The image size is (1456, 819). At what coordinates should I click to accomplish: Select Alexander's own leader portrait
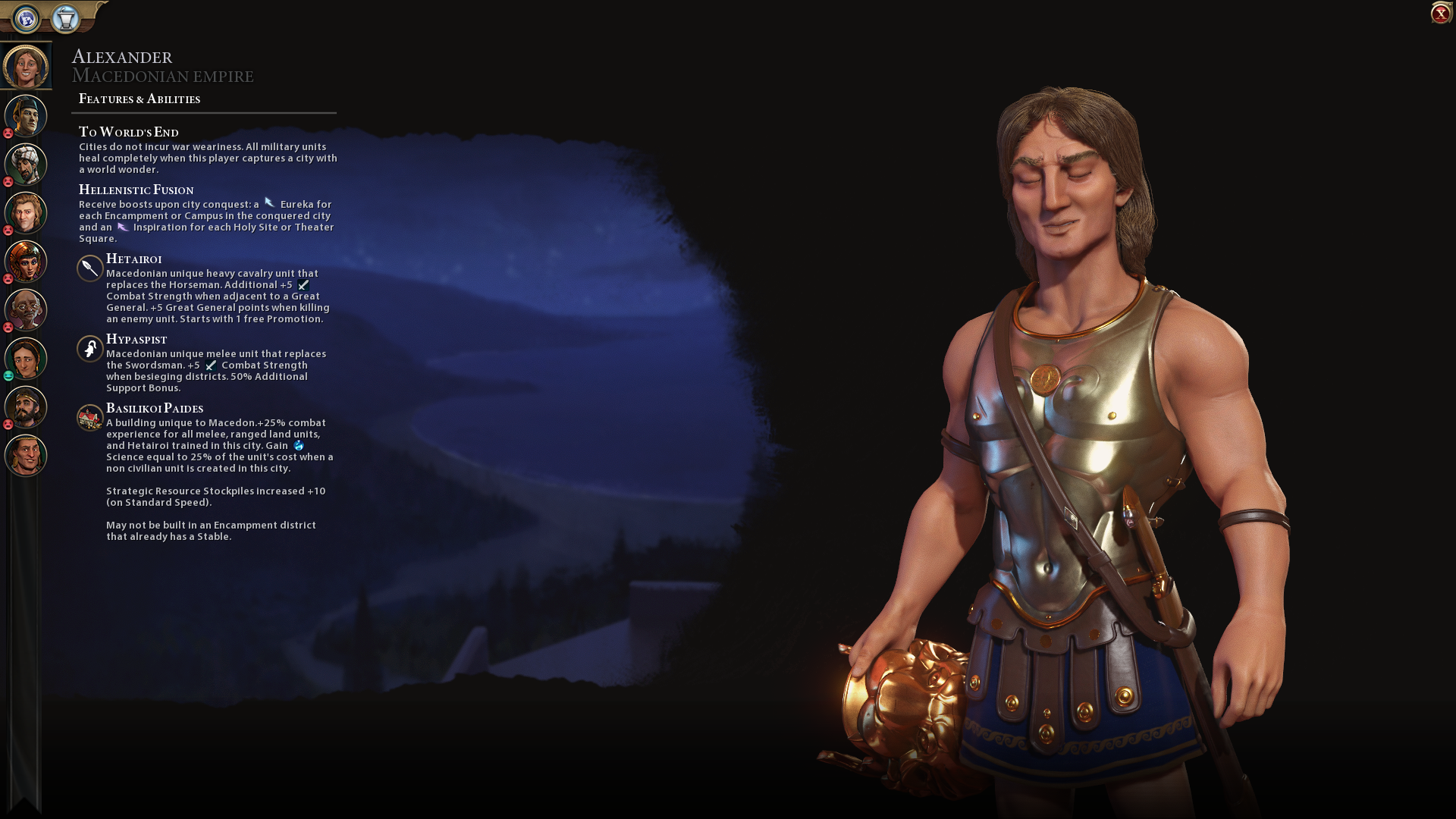click(26, 67)
